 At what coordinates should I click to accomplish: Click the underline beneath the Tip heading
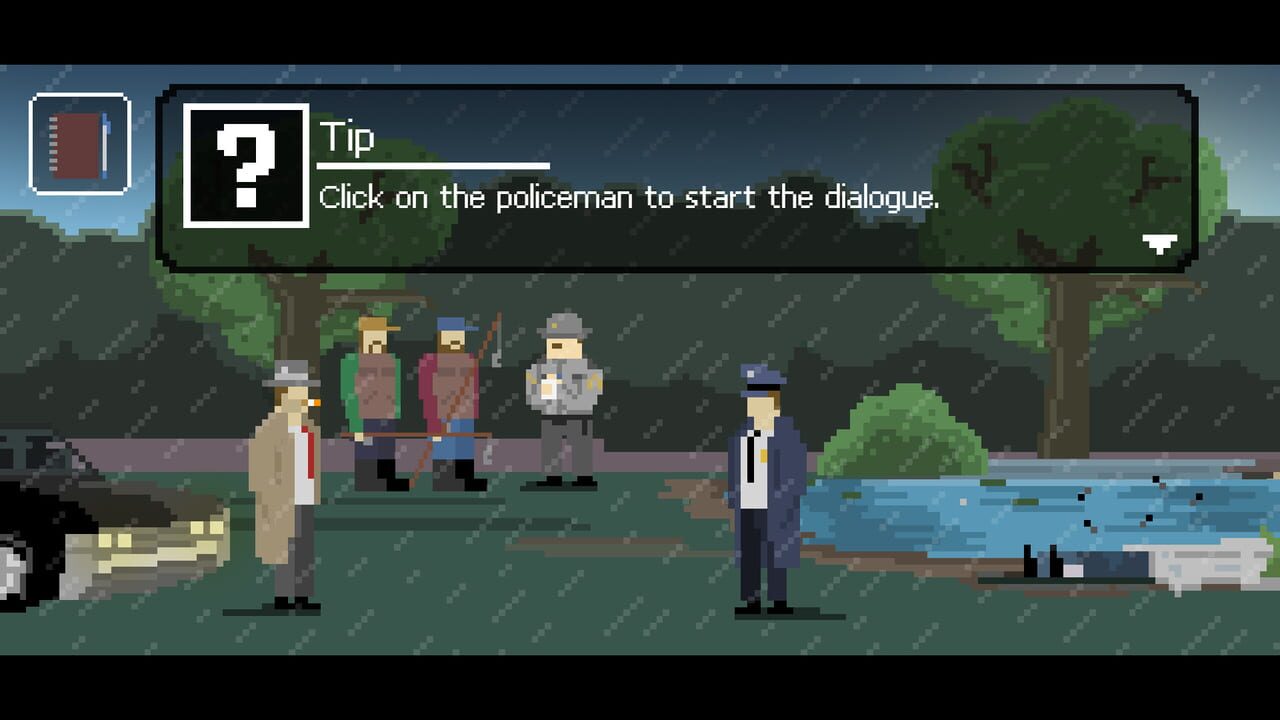pyautogui.click(x=433, y=165)
